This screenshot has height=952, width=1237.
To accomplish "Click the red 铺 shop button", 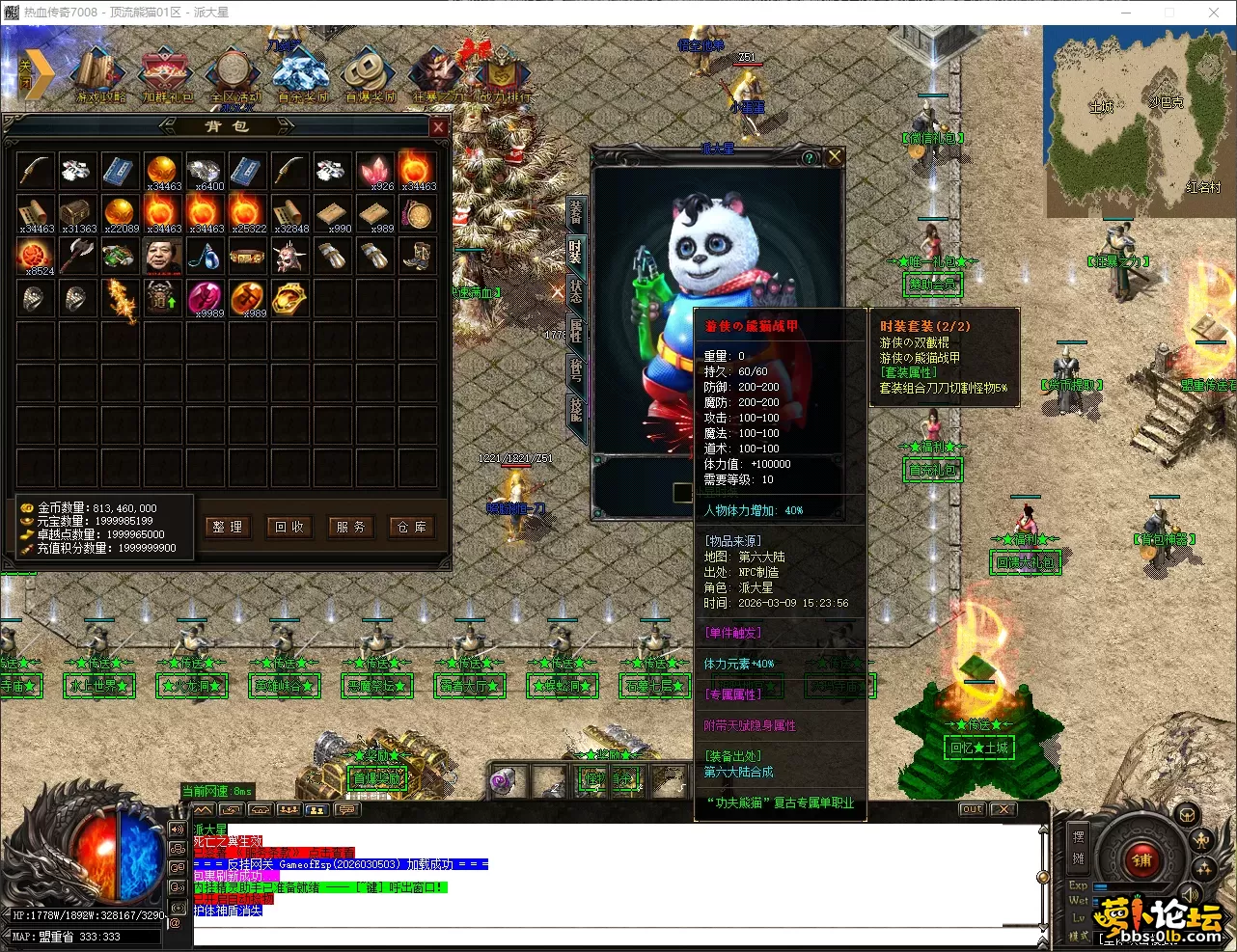I will [x=1141, y=861].
